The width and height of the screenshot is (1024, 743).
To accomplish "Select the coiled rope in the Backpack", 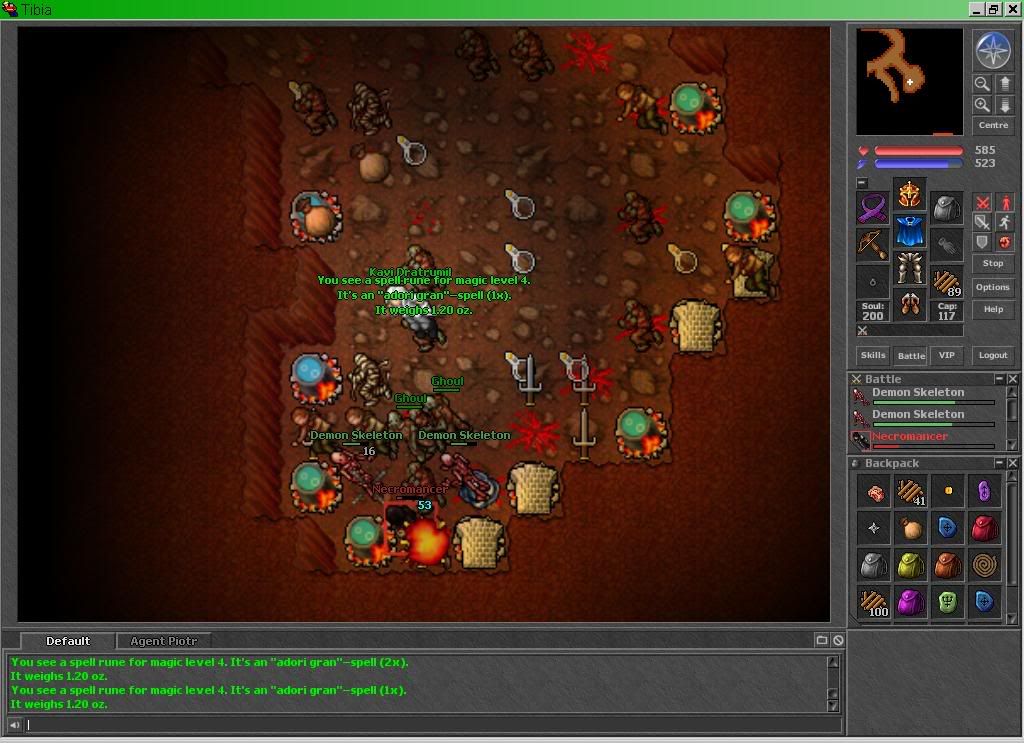I will tap(984, 565).
